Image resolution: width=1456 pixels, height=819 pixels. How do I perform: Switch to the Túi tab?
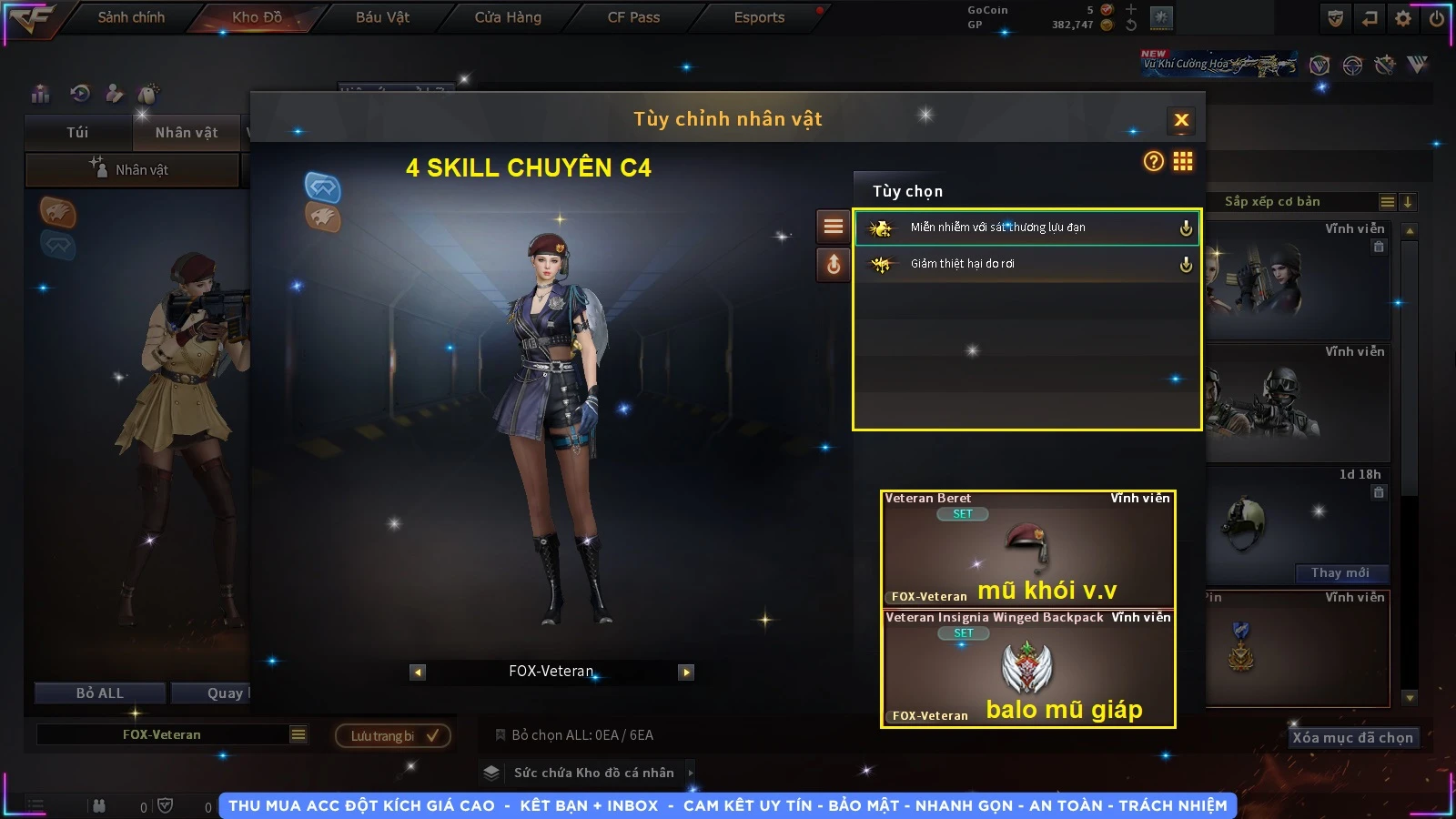(x=77, y=133)
